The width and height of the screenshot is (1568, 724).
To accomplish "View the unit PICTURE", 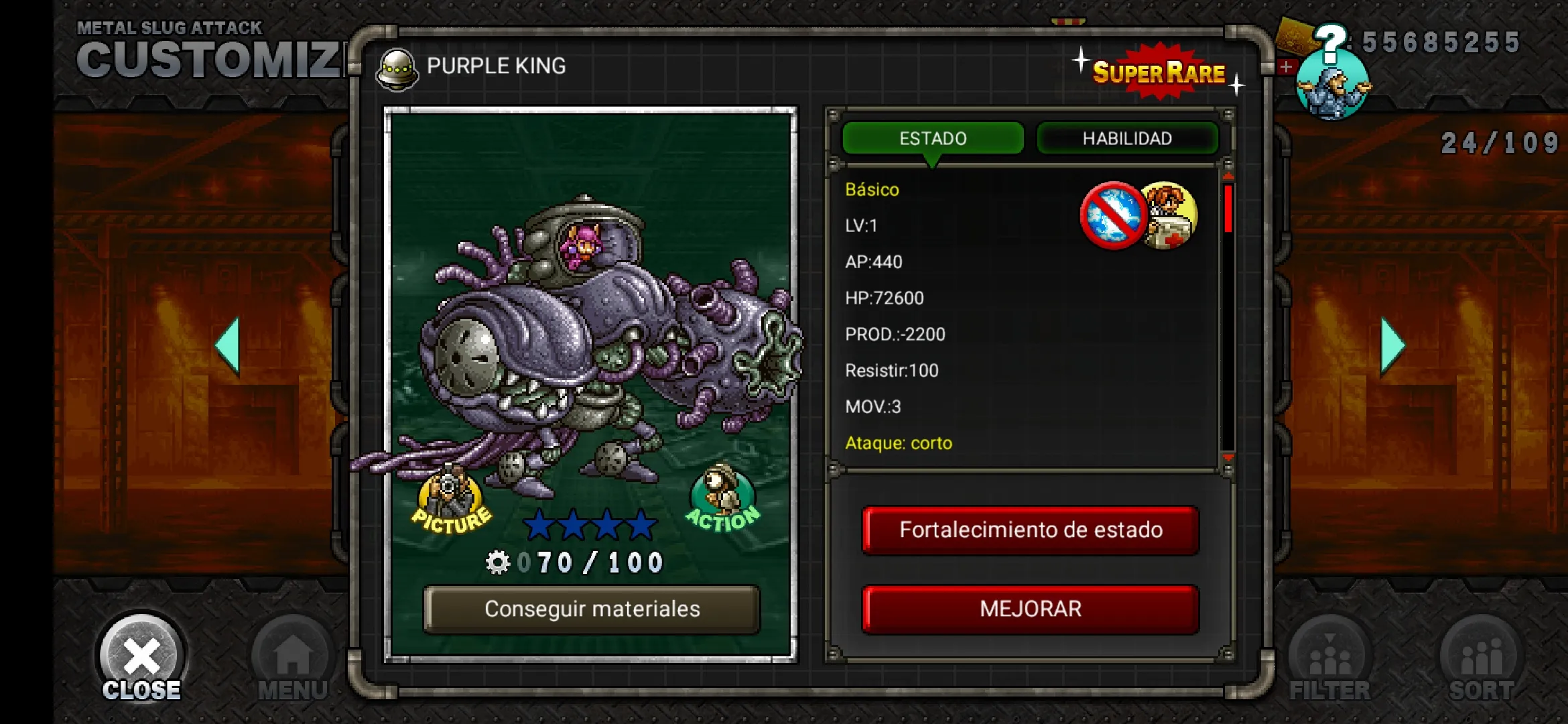I will (x=451, y=504).
